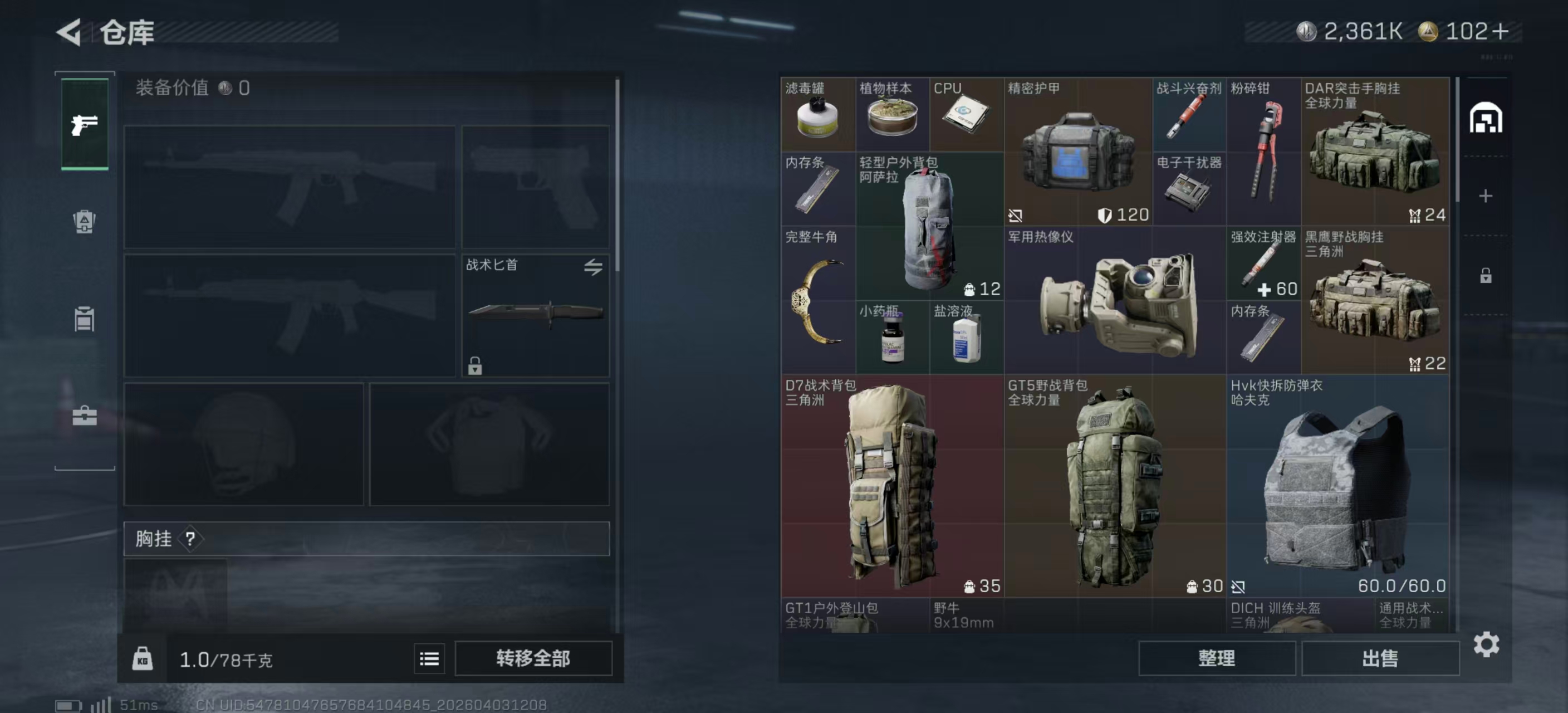Switch to list view beside the weight display
This screenshot has height=713, width=1568.
[429, 659]
